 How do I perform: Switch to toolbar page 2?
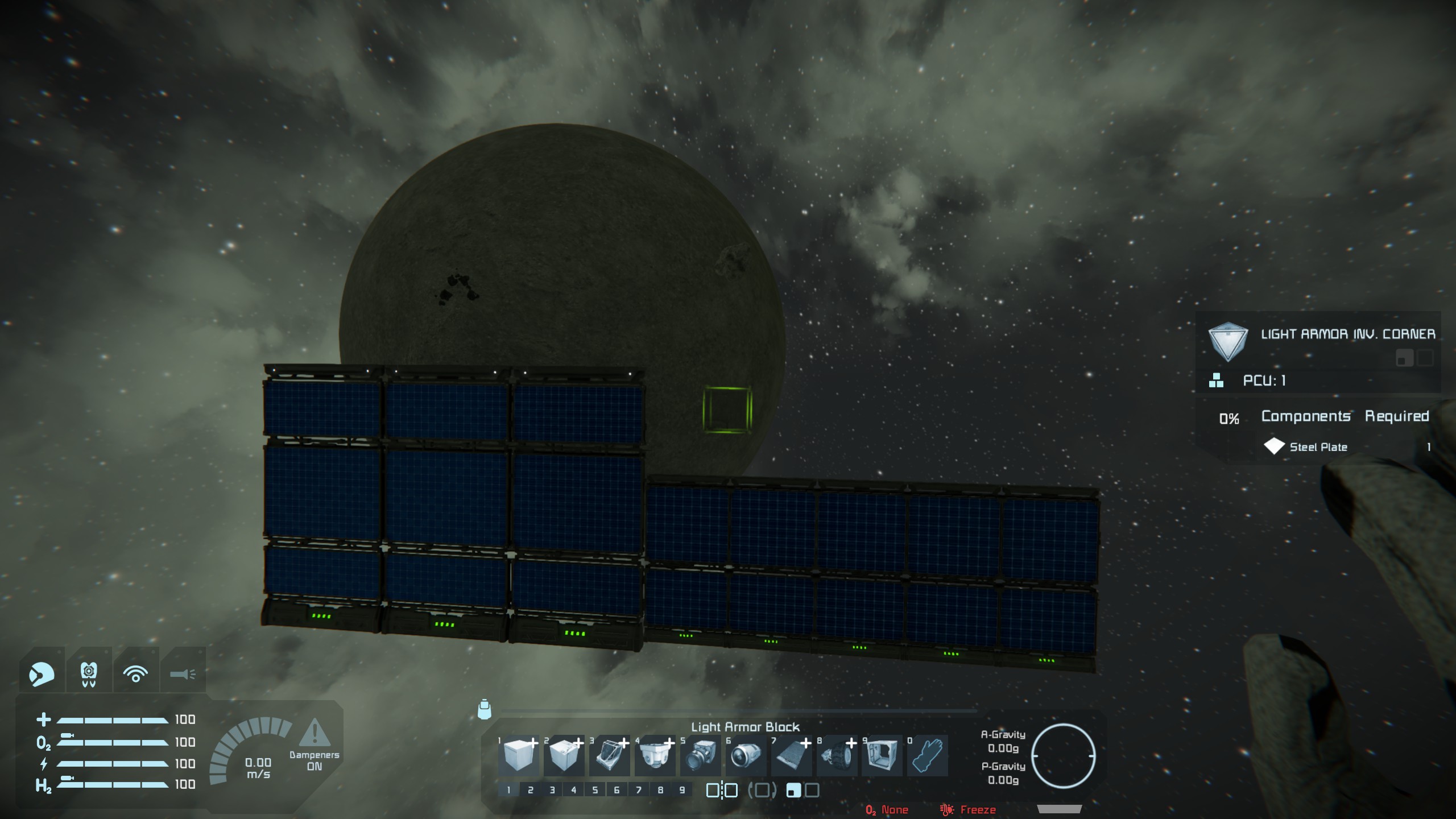(530, 790)
